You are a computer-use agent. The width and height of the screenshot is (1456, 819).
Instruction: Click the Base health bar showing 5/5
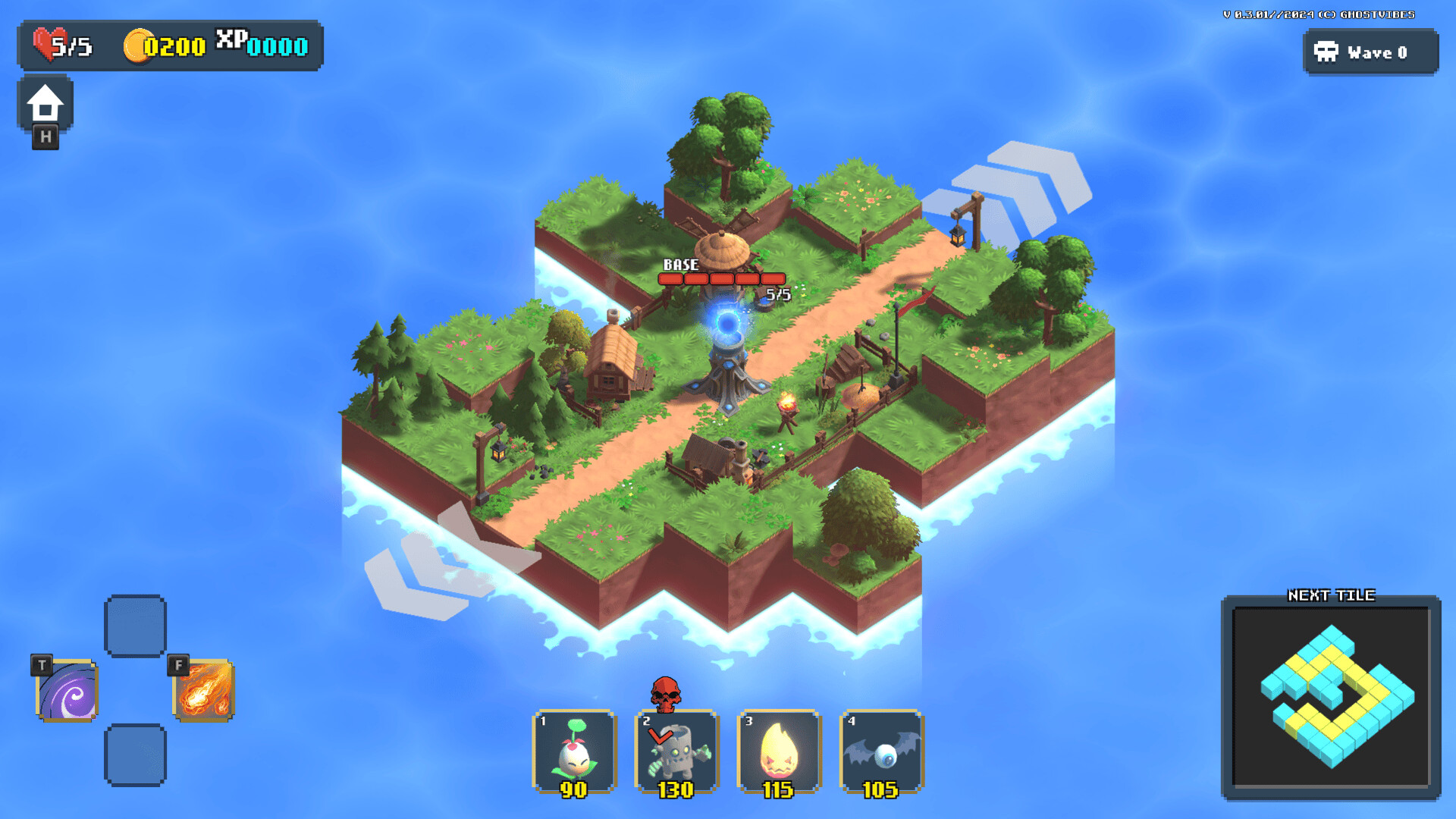720,278
